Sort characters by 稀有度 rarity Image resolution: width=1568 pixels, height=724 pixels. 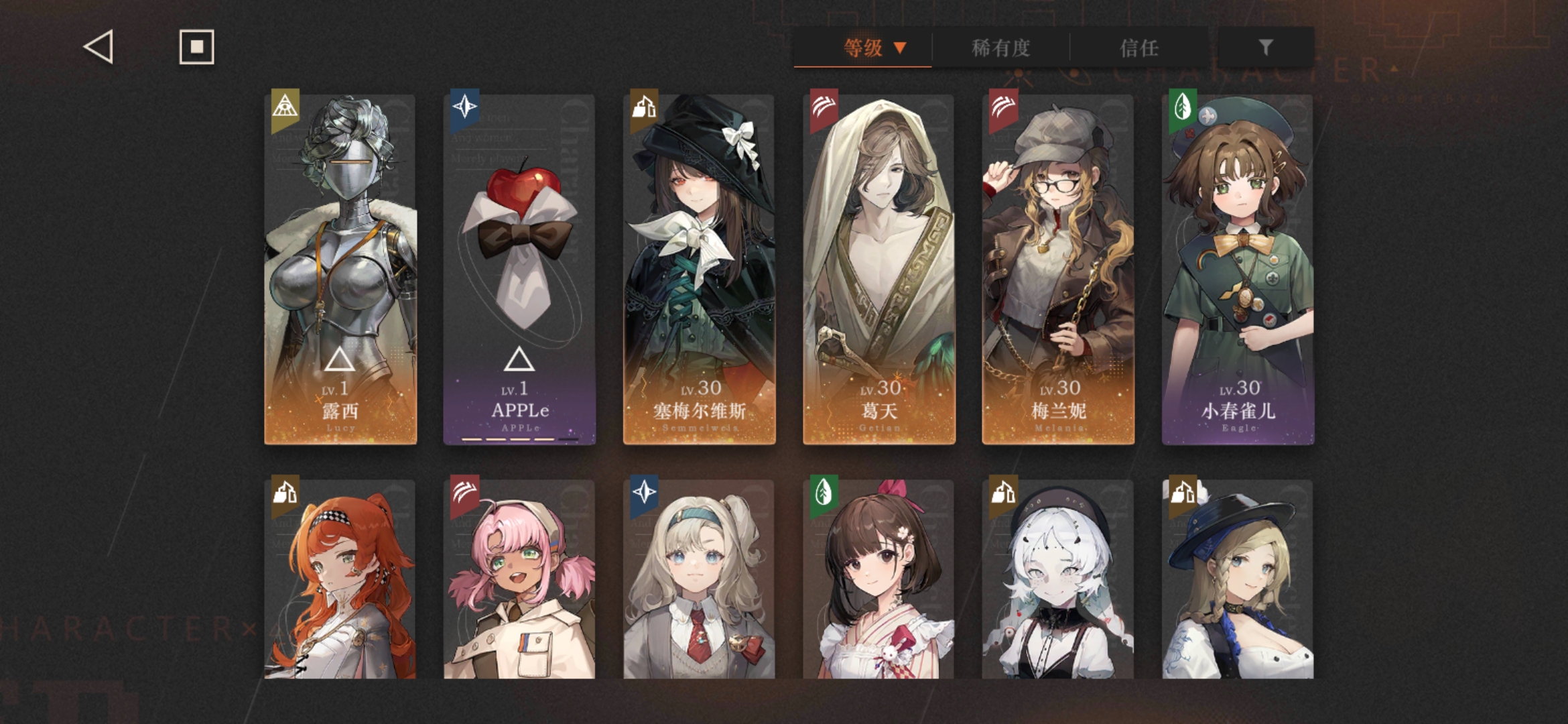[x=1000, y=48]
